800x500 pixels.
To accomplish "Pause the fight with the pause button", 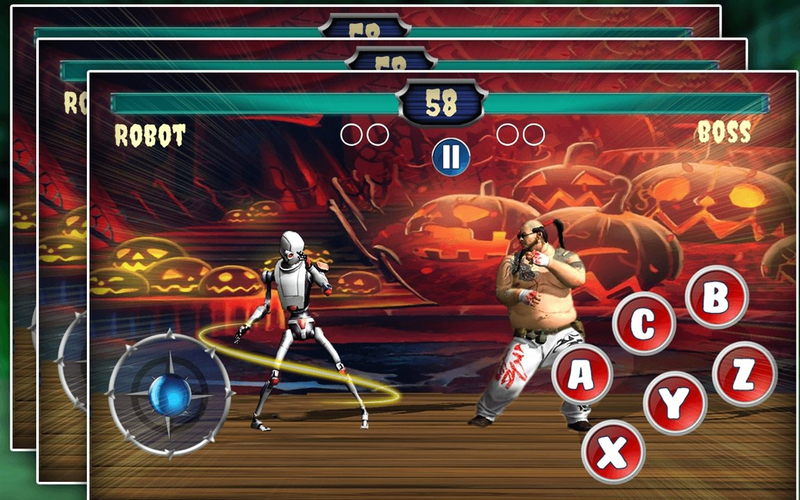I will point(451,155).
